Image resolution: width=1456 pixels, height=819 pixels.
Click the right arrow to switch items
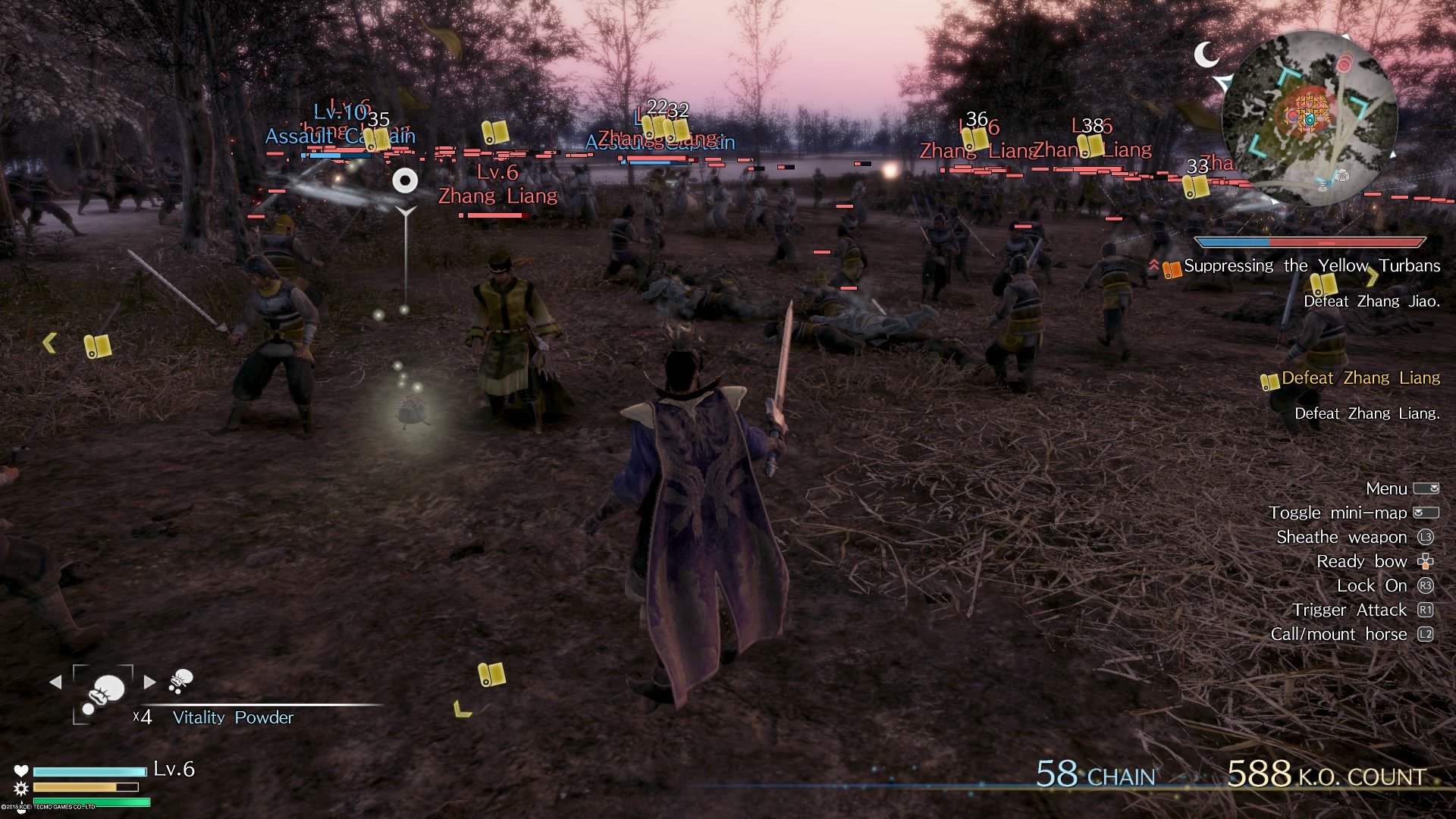click(150, 682)
